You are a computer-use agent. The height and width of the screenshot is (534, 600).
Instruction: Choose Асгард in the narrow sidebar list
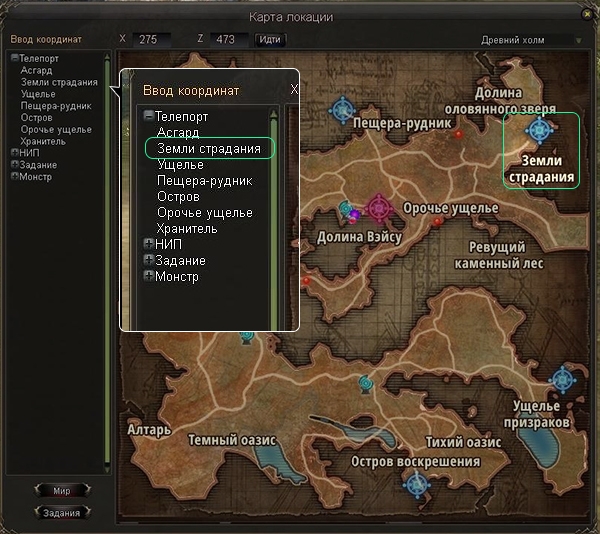[x=36, y=70]
